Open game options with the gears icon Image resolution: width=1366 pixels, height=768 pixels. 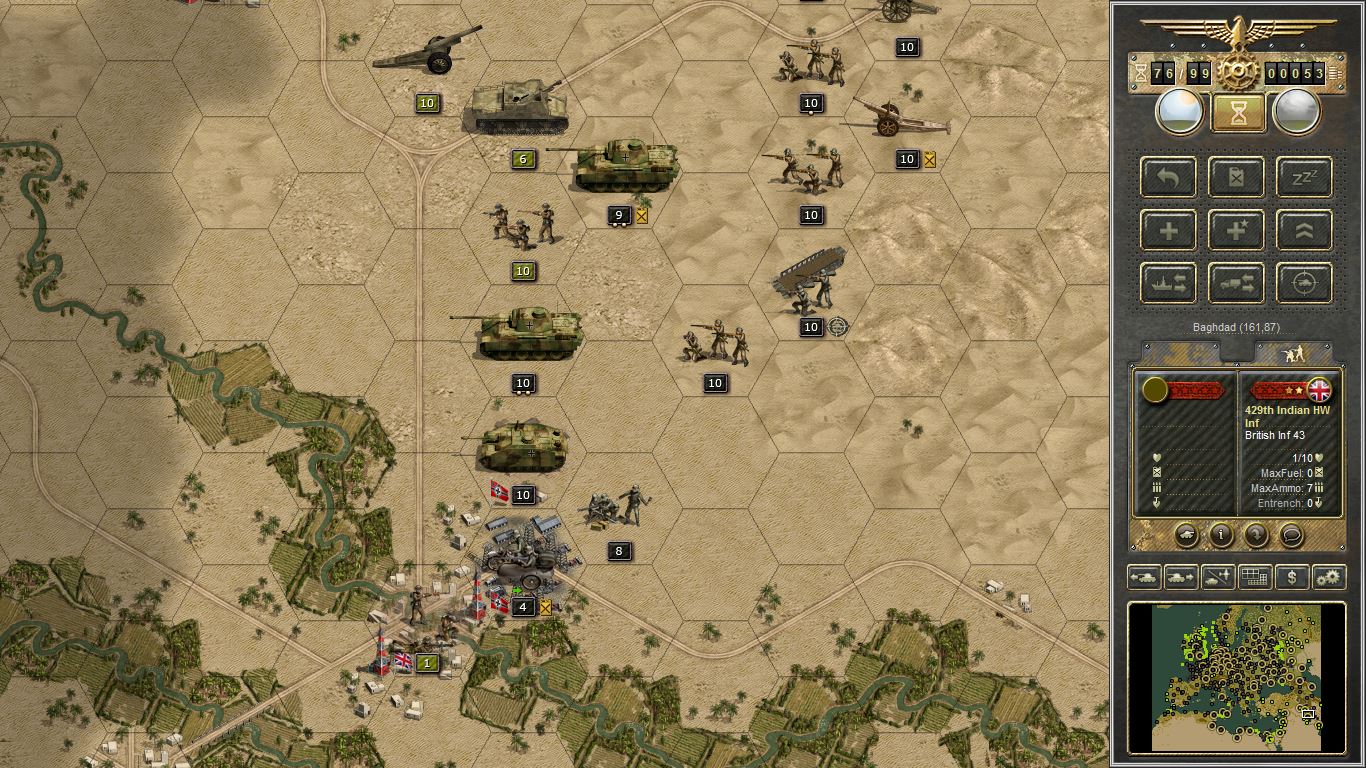[1329, 577]
